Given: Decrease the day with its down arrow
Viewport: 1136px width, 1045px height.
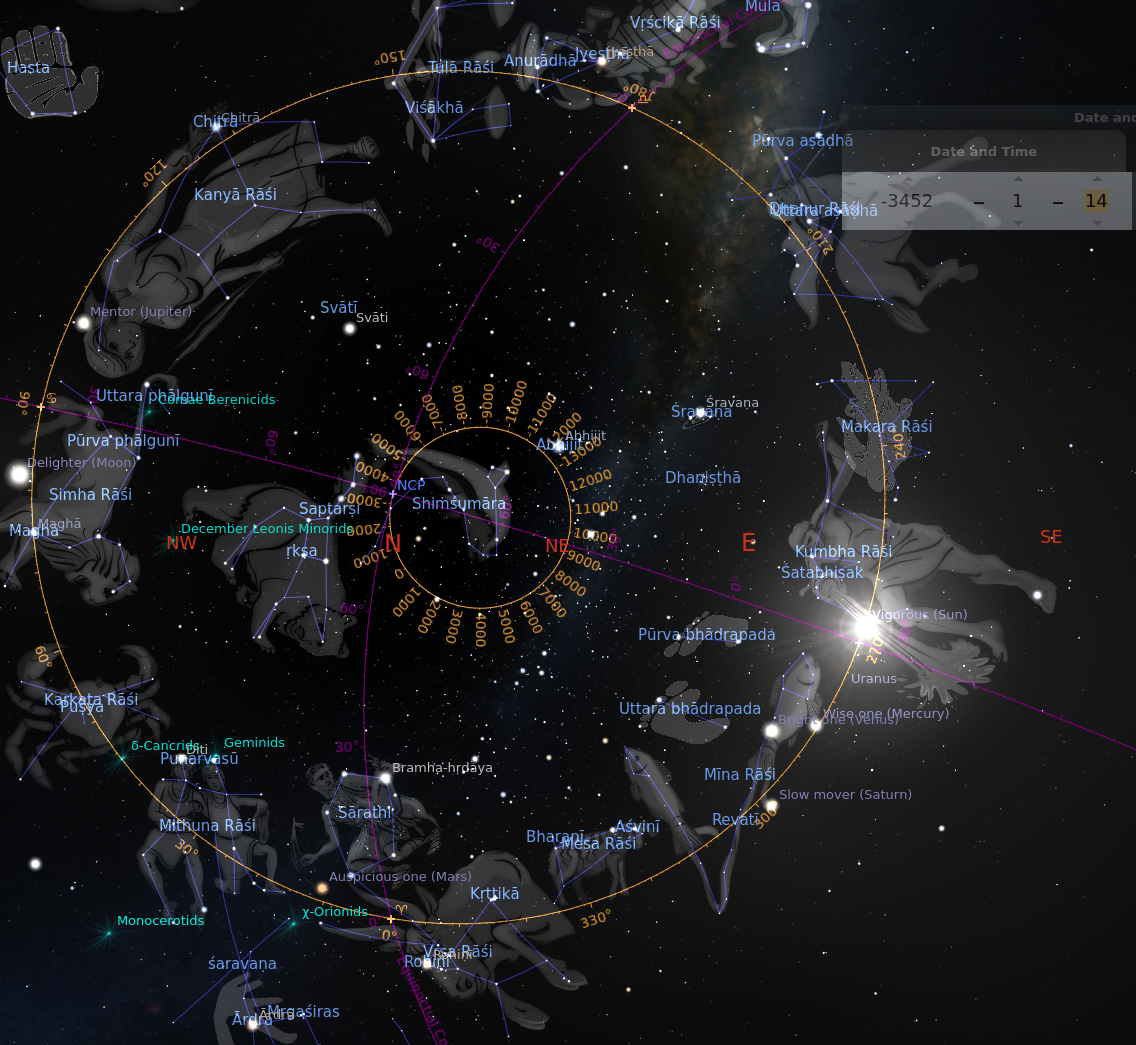Looking at the screenshot, I should click(x=1096, y=223).
